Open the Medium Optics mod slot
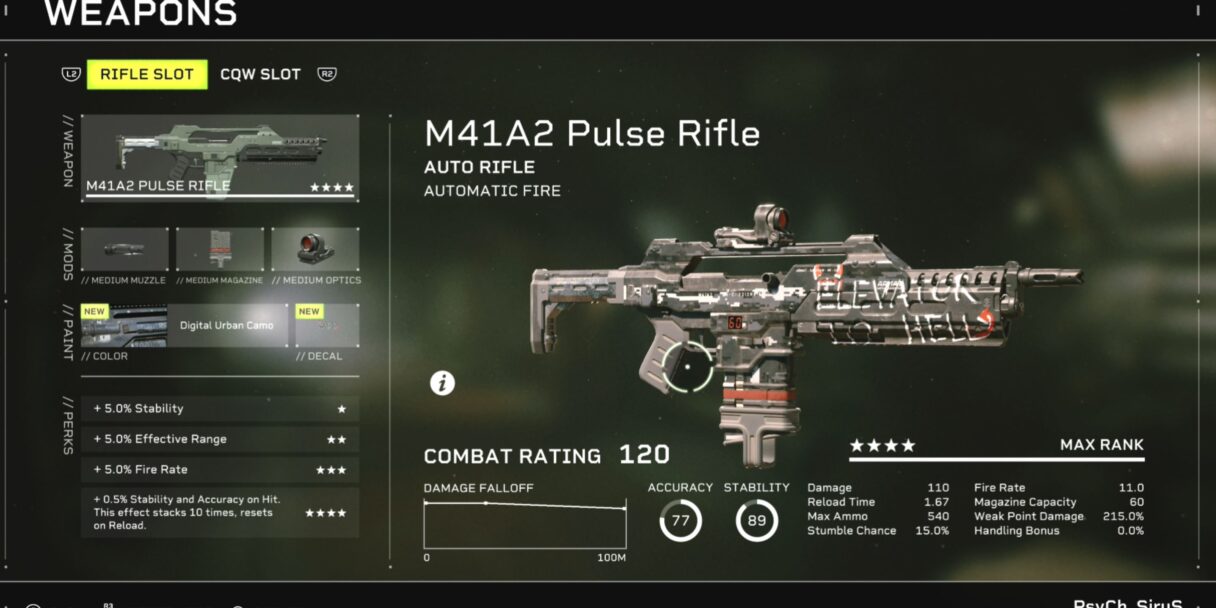1216x608 pixels. (315, 250)
